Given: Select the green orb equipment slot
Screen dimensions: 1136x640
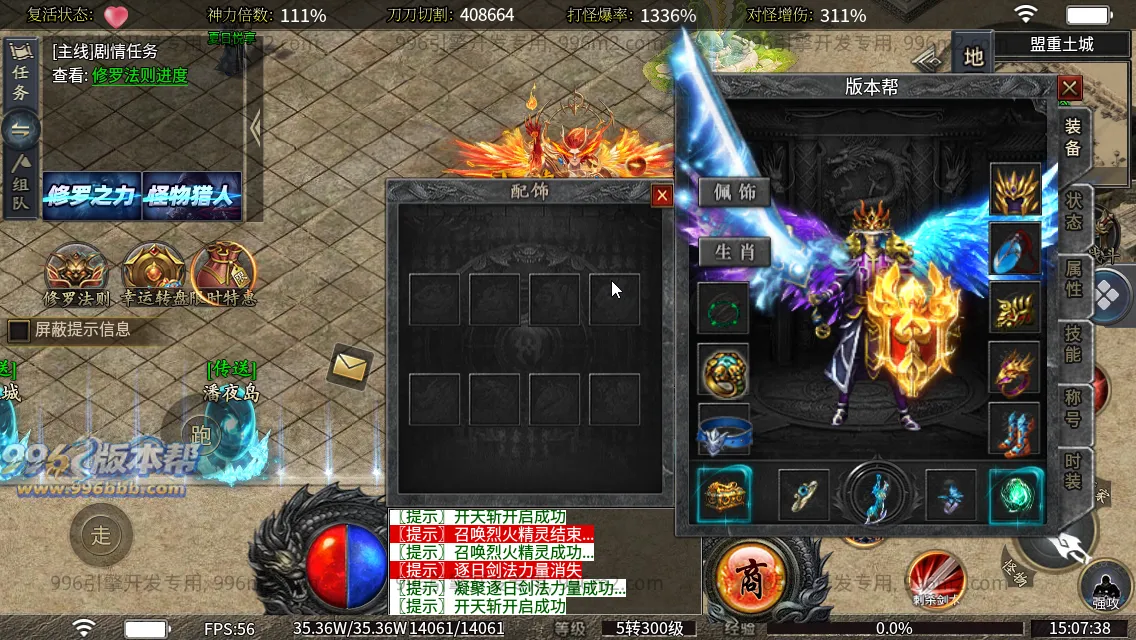Looking at the screenshot, I should pos(1015,494).
